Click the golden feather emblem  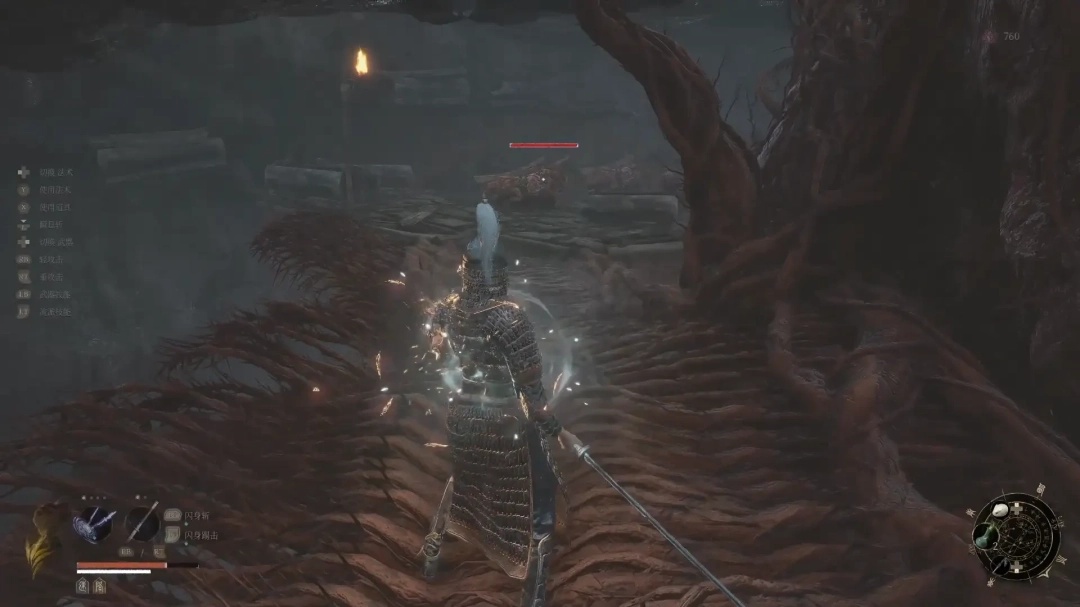point(41,540)
